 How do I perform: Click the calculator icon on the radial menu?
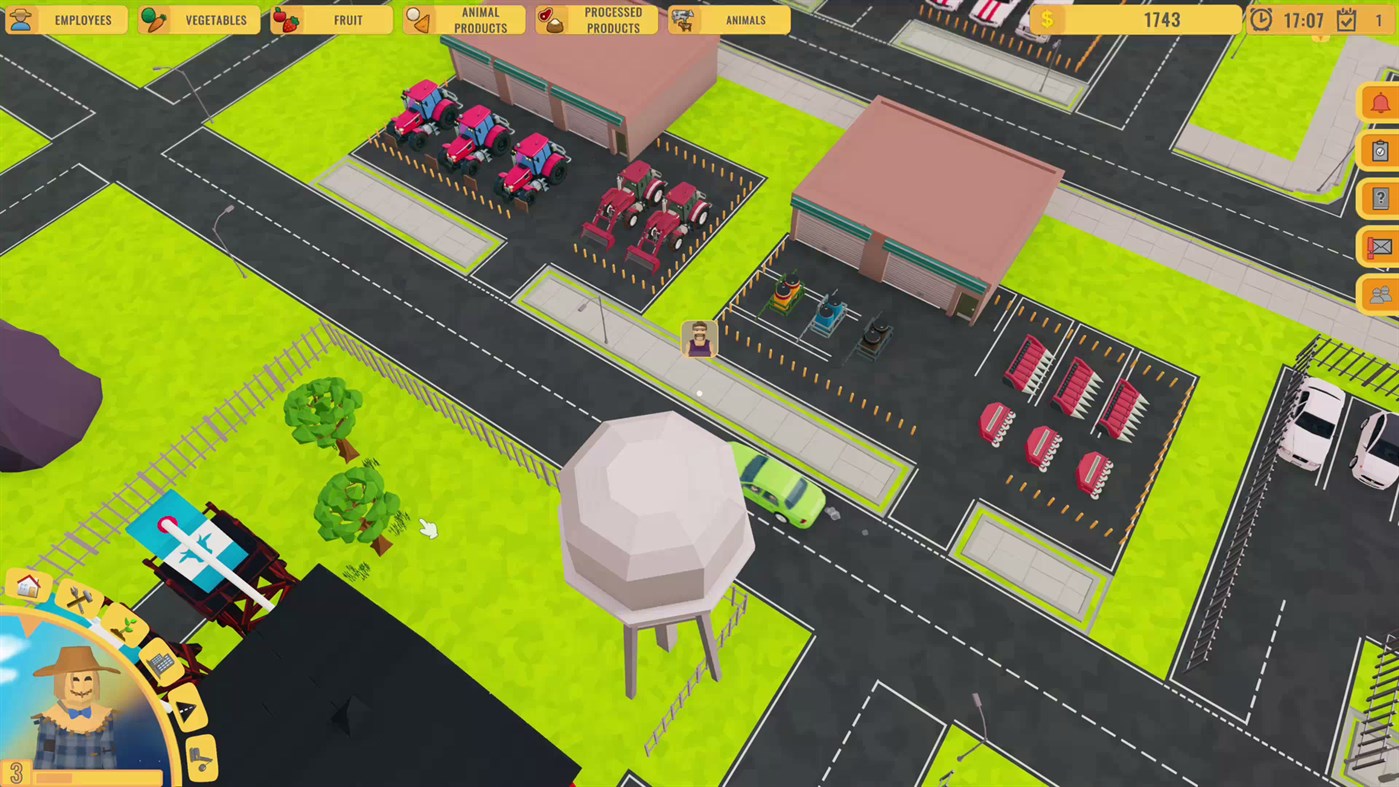point(161,662)
